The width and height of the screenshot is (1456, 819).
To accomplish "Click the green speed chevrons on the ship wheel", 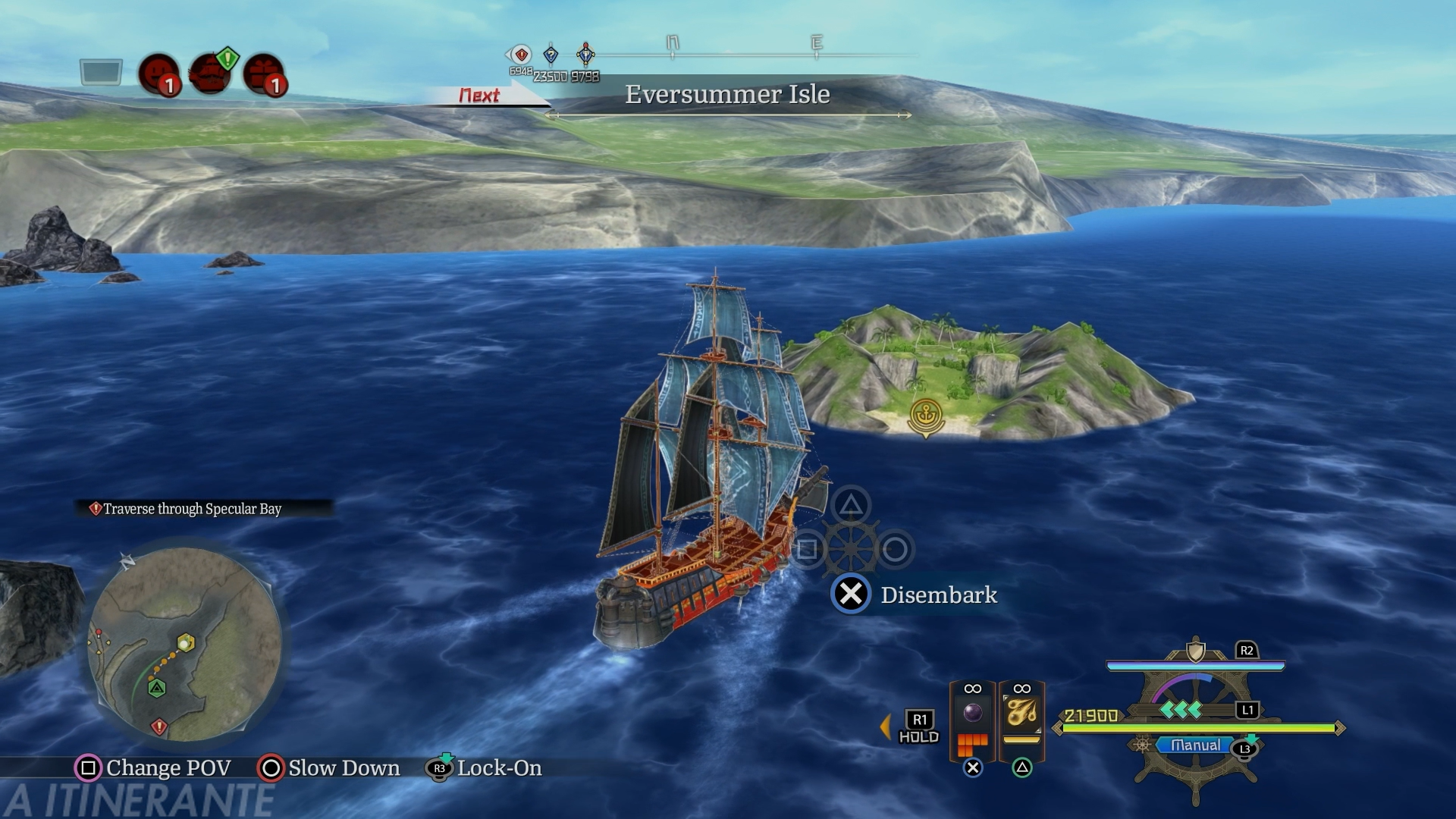I will [1181, 710].
